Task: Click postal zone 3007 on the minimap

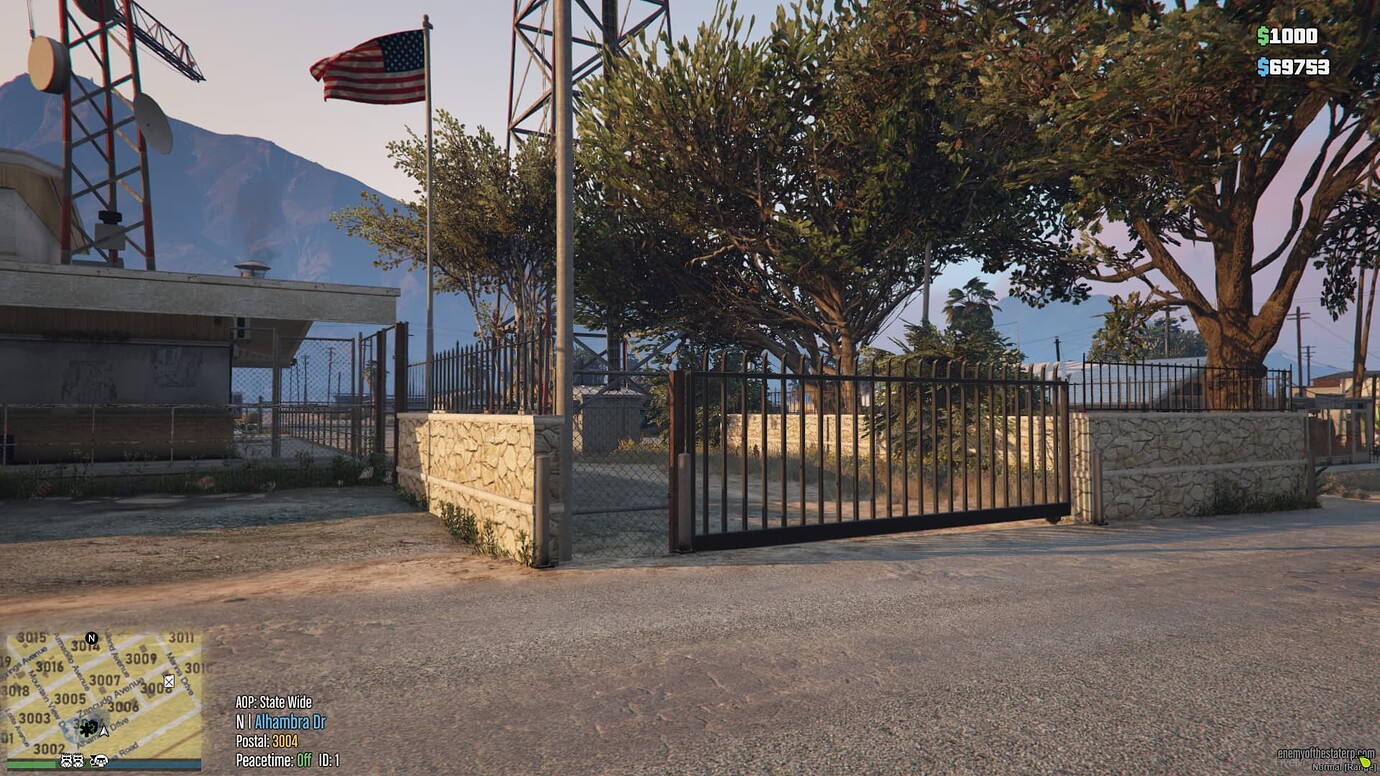Action: click(x=103, y=680)
